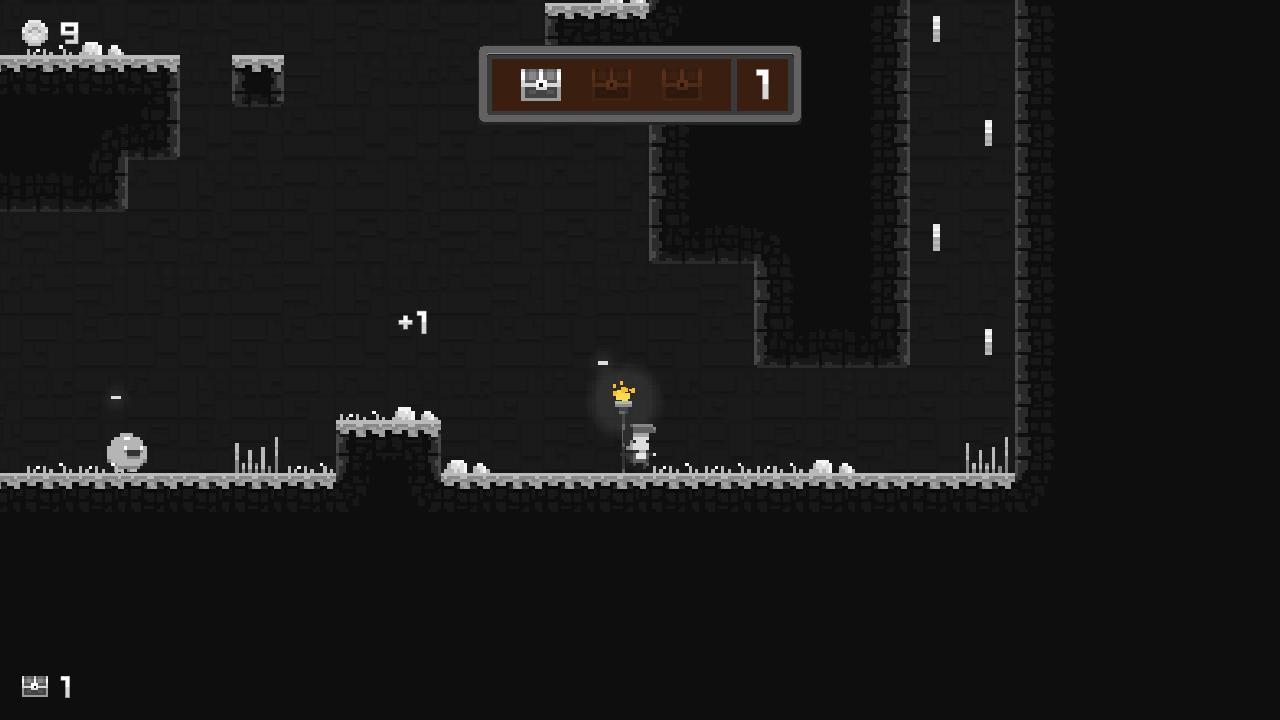Image resolution: width=1280 pixels, height=720 pixels.
Task: Click the spikes left of the pit
Action: coord(255,455)
